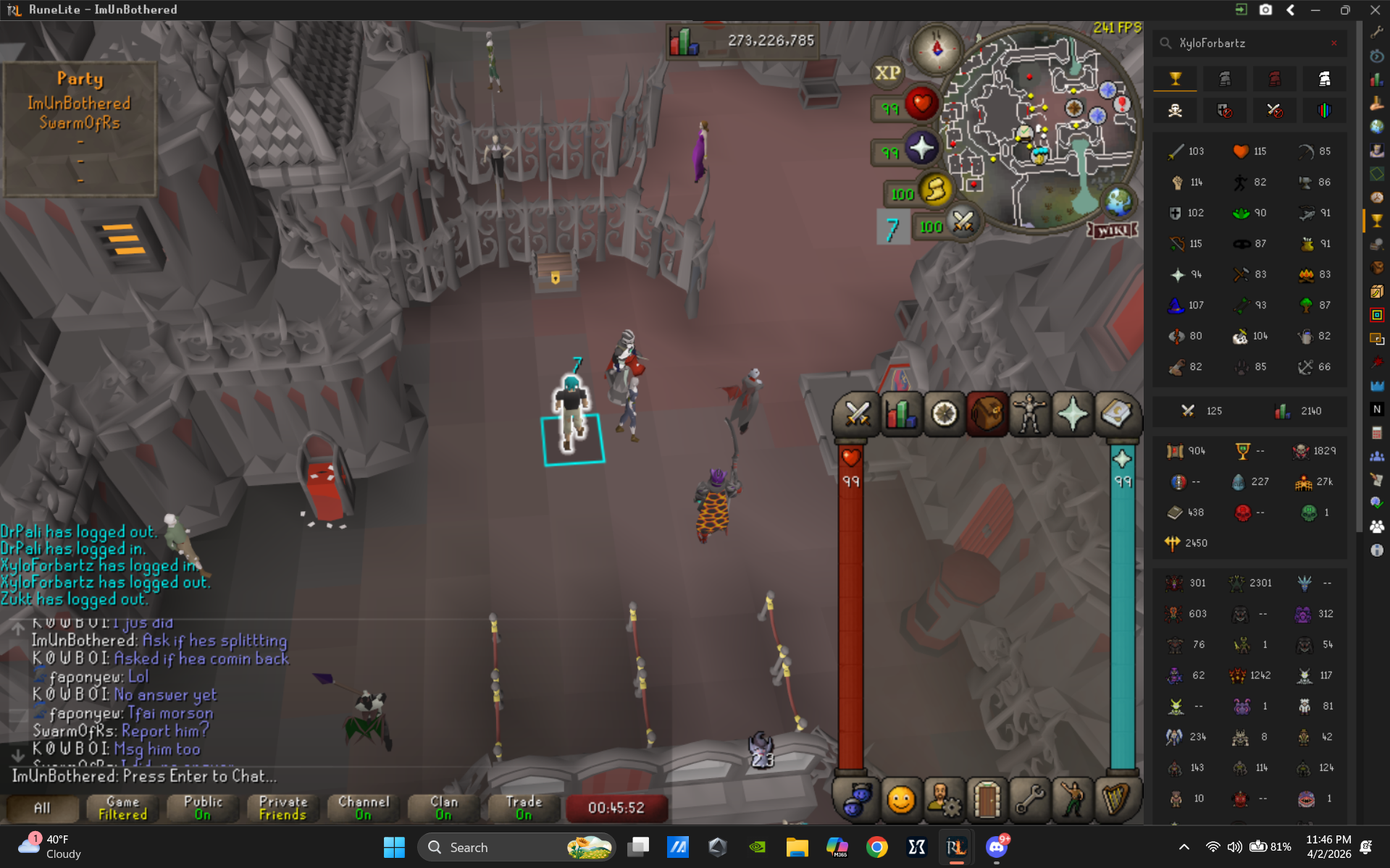The image size is (1390, 868).
Task: Open the Quest tab compass icon
Action: [945, 413]
